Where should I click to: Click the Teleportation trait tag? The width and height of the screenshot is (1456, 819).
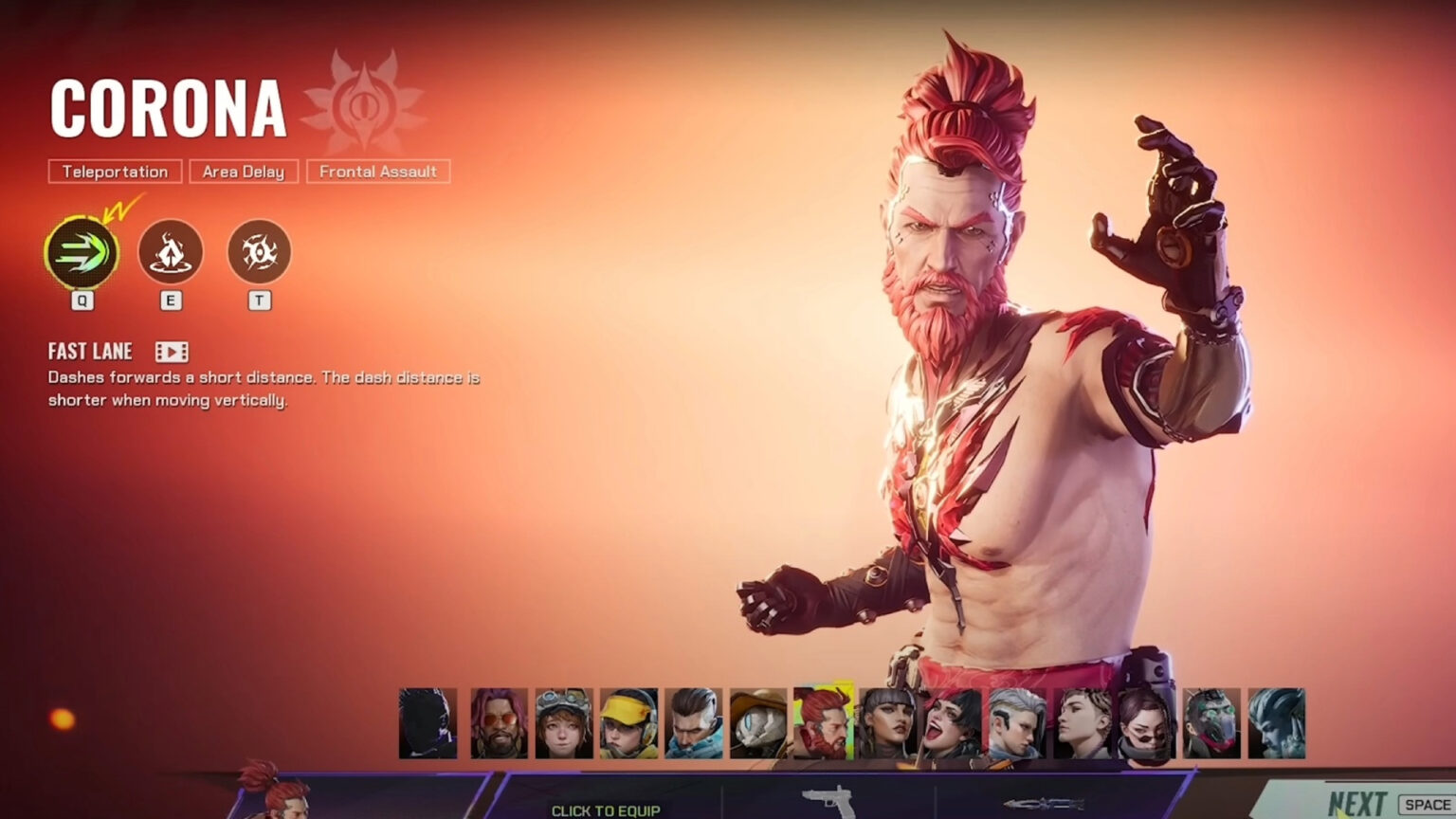pos(114,172)
